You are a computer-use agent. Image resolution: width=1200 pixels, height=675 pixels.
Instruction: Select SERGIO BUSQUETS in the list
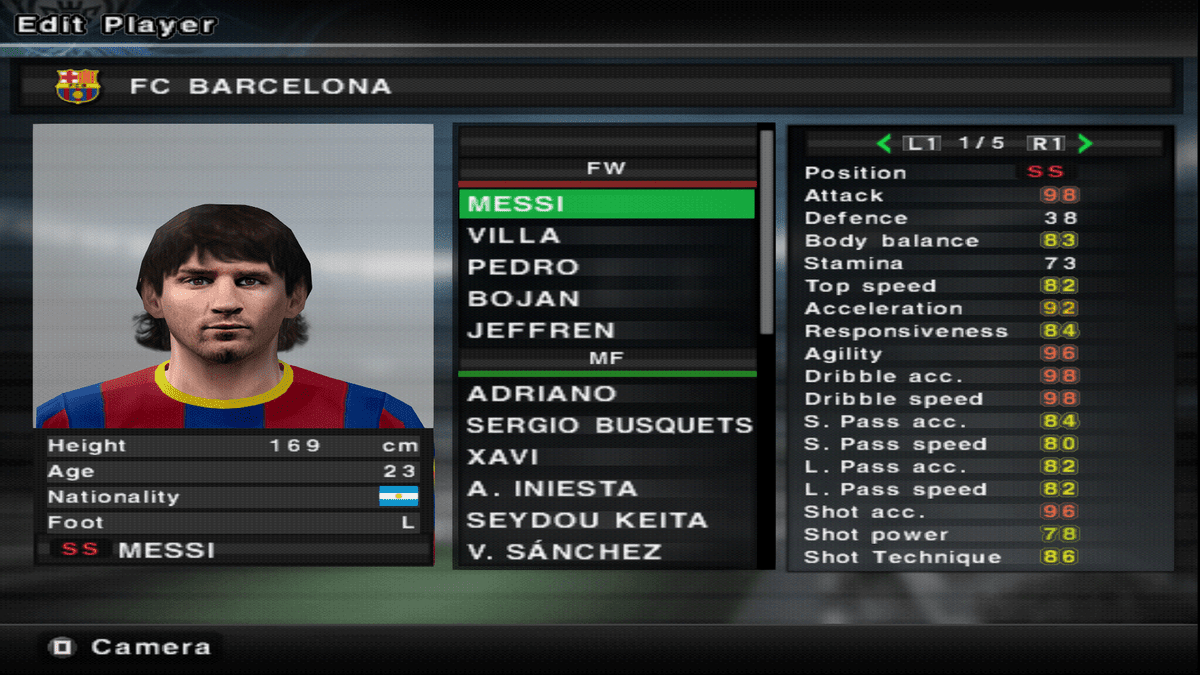(606, 425)
